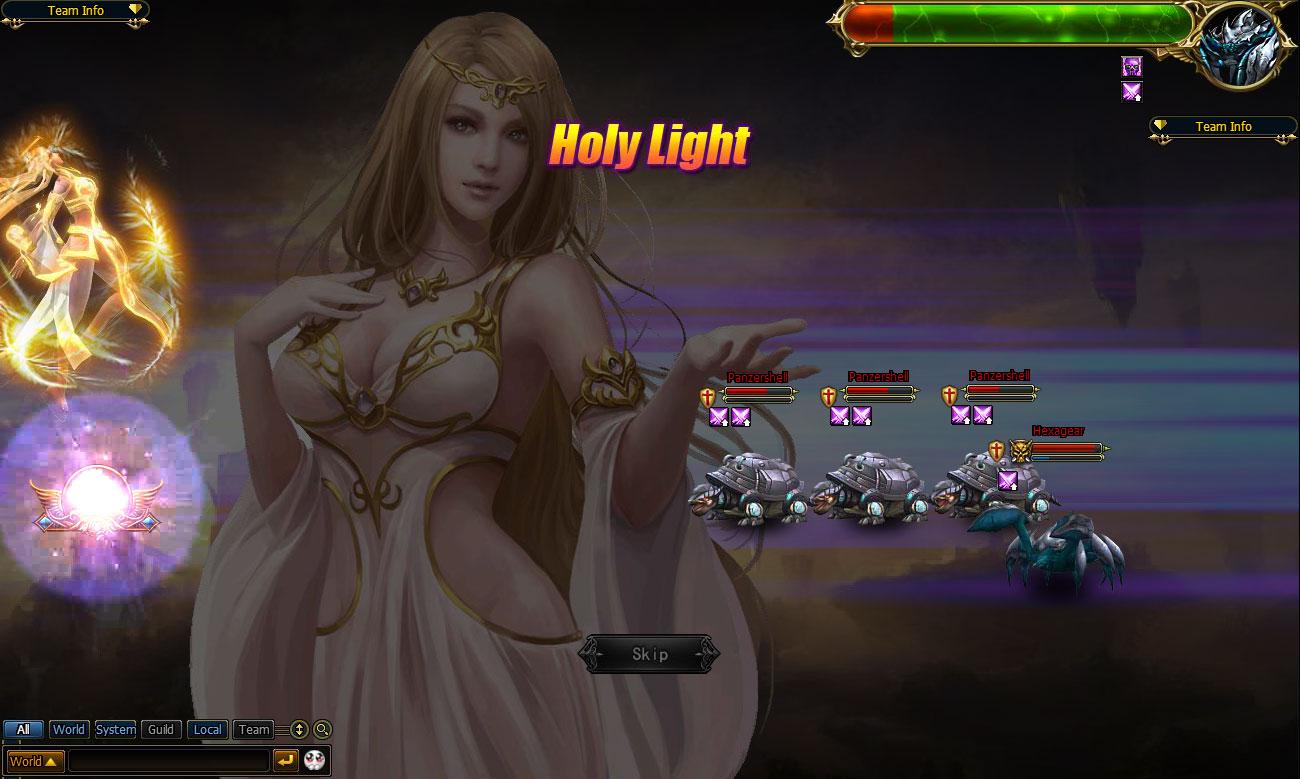Click the chat message input field
This screenshot has width=1300, height=779.
click(x=168, y=761)
